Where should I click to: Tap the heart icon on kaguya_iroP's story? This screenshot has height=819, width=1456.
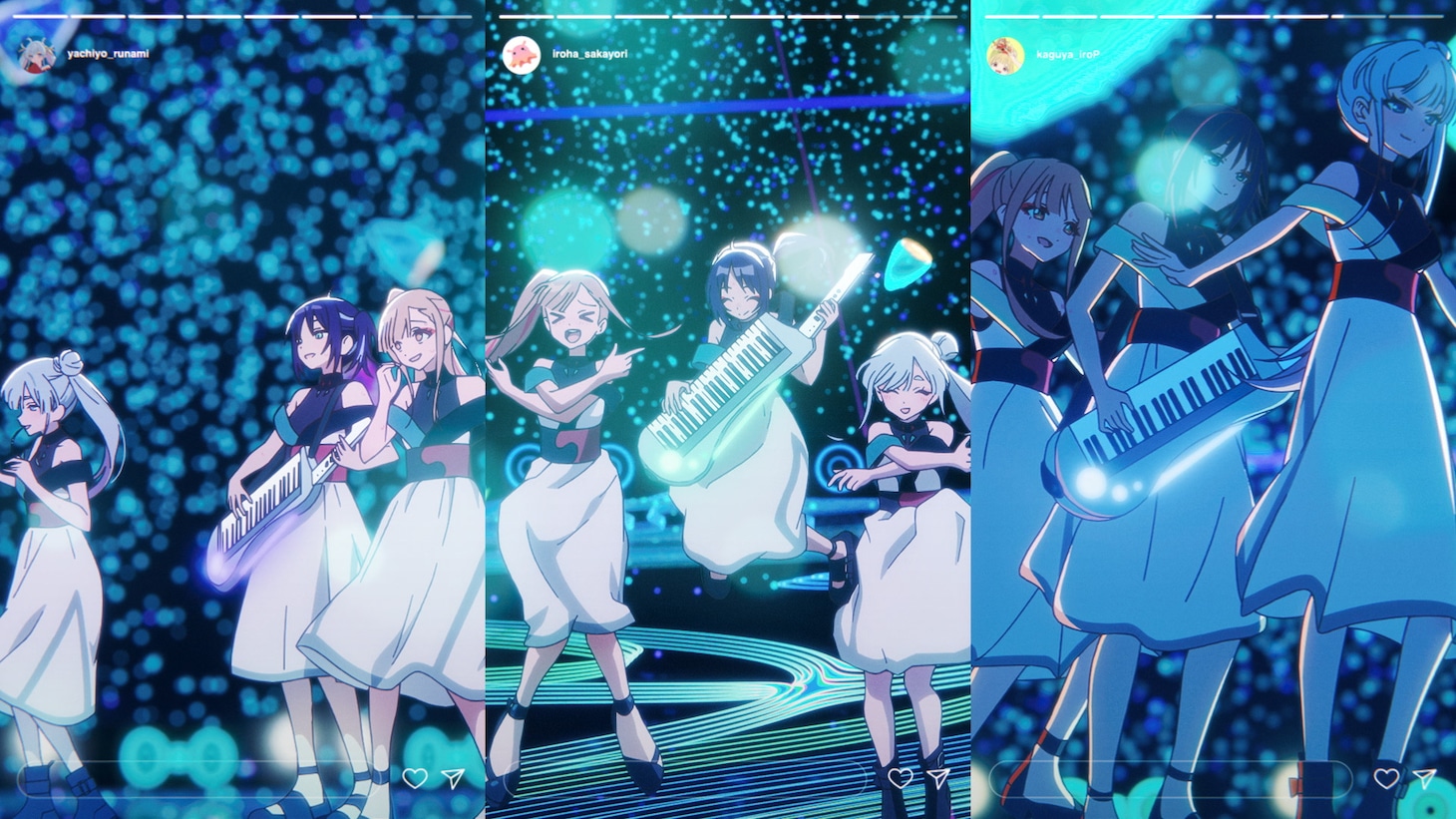pyautogui.click(x=1387, y=778)
